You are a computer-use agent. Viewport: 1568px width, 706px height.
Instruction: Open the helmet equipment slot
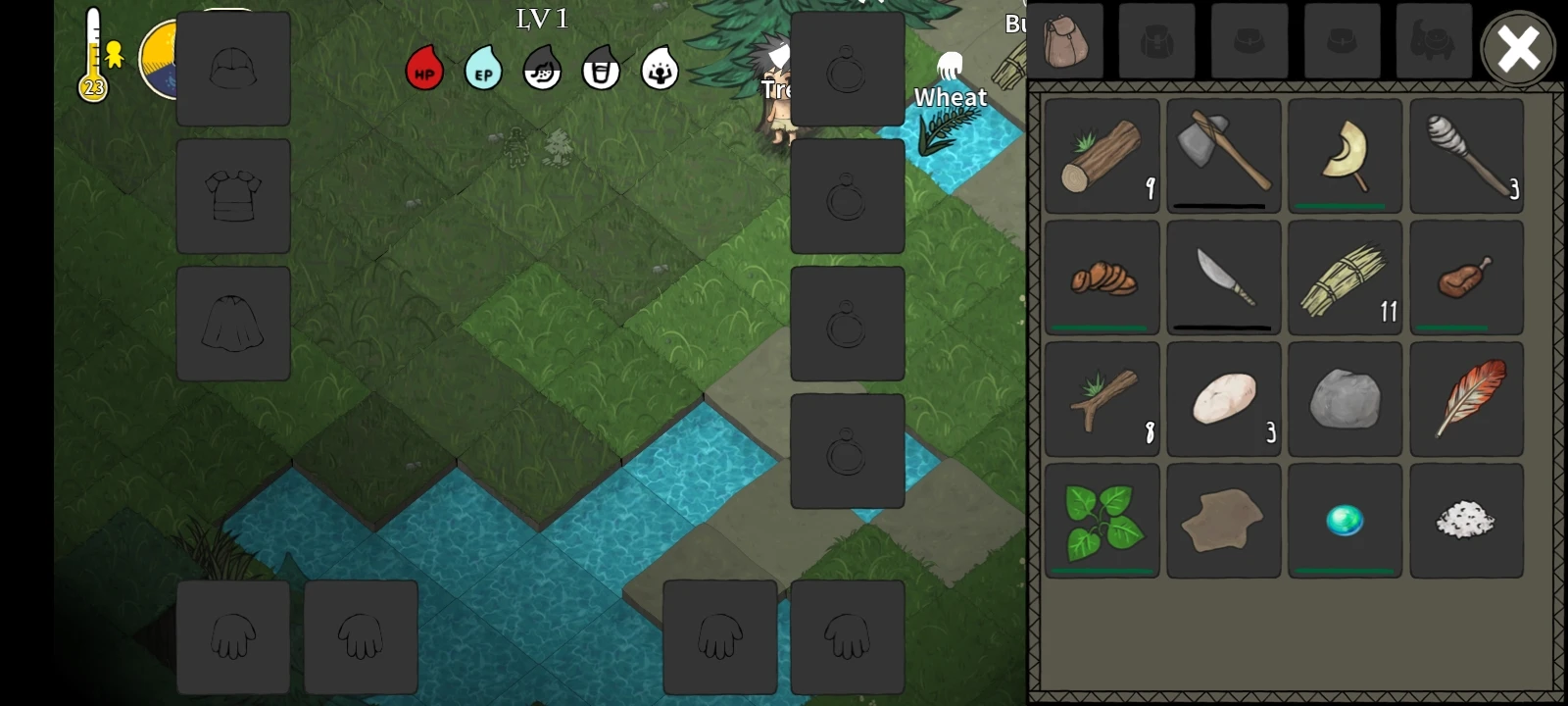[233, 69]
